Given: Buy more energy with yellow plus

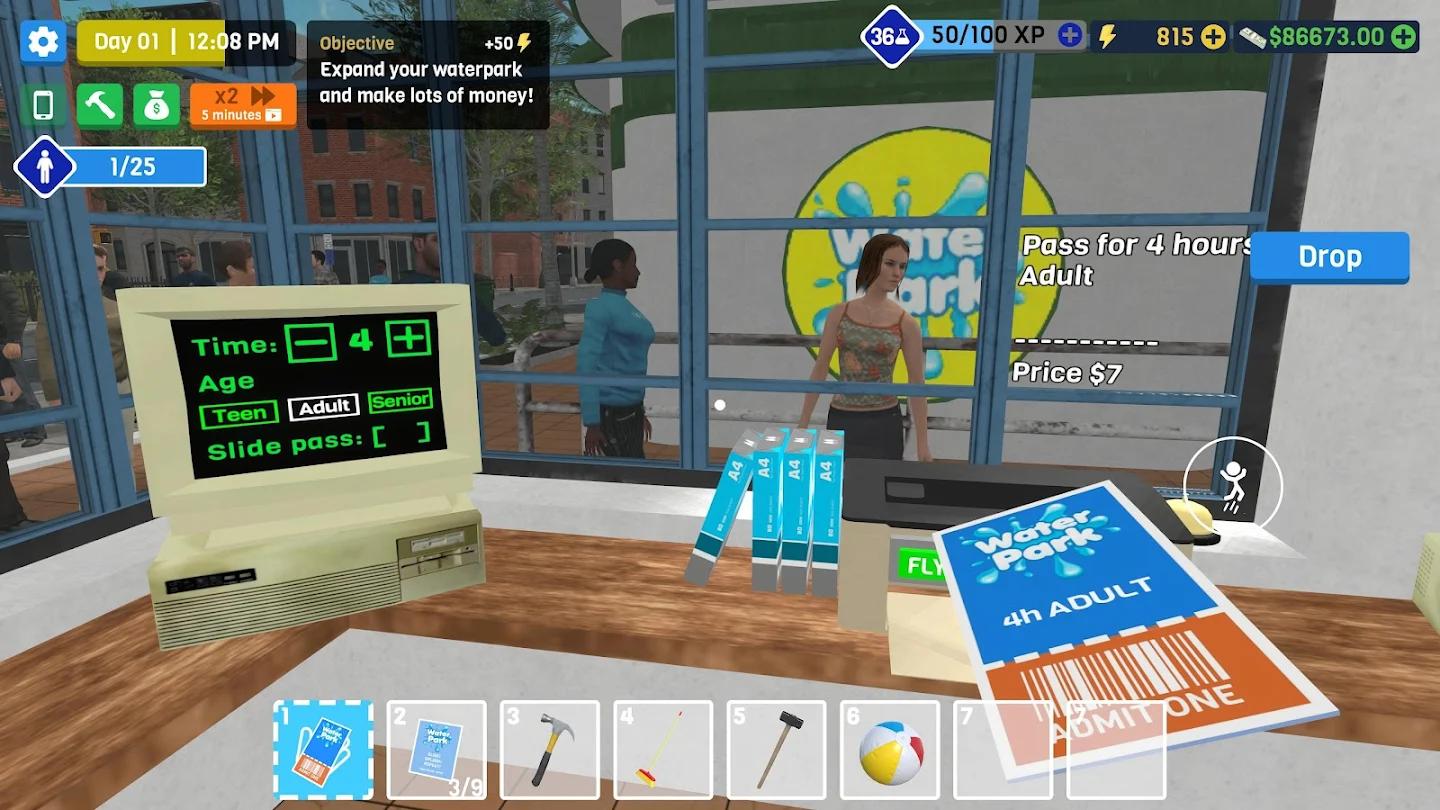Looking at the screenshot, I should pyautogui.click(x=1213, y=37).
